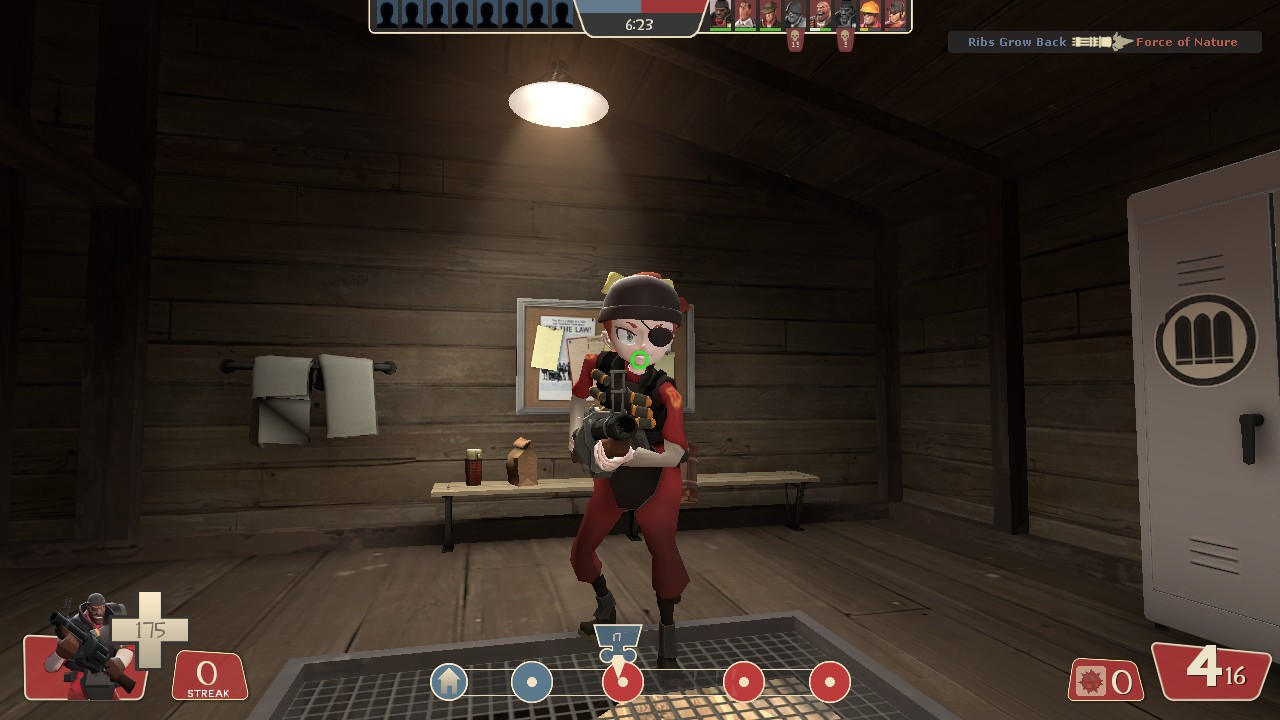Click the 'Force of Nature' victim name

point(1187,42)
